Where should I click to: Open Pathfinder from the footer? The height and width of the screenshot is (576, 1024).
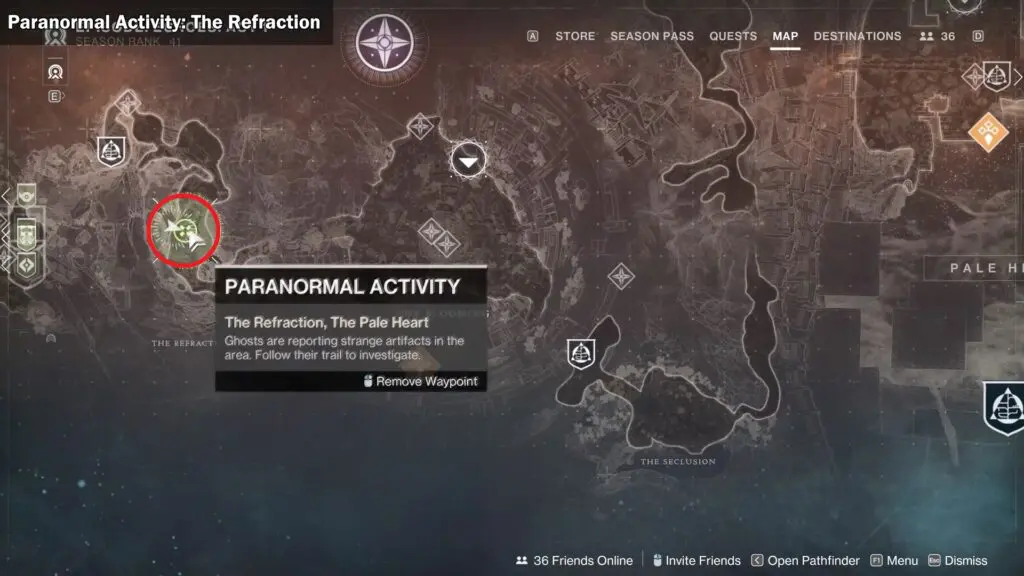[803, 561]
